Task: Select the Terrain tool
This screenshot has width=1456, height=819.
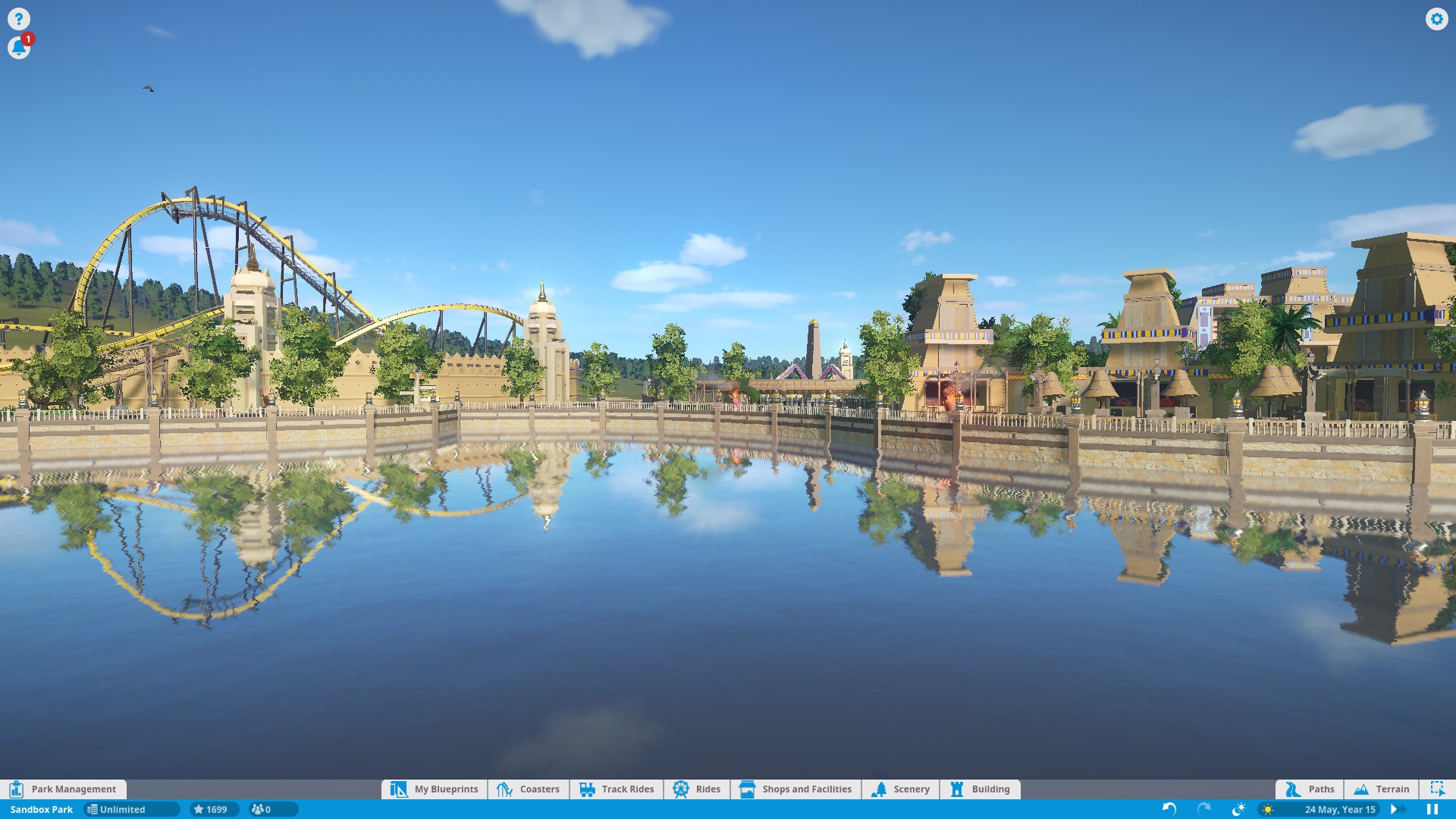Action: point(1382,789)
